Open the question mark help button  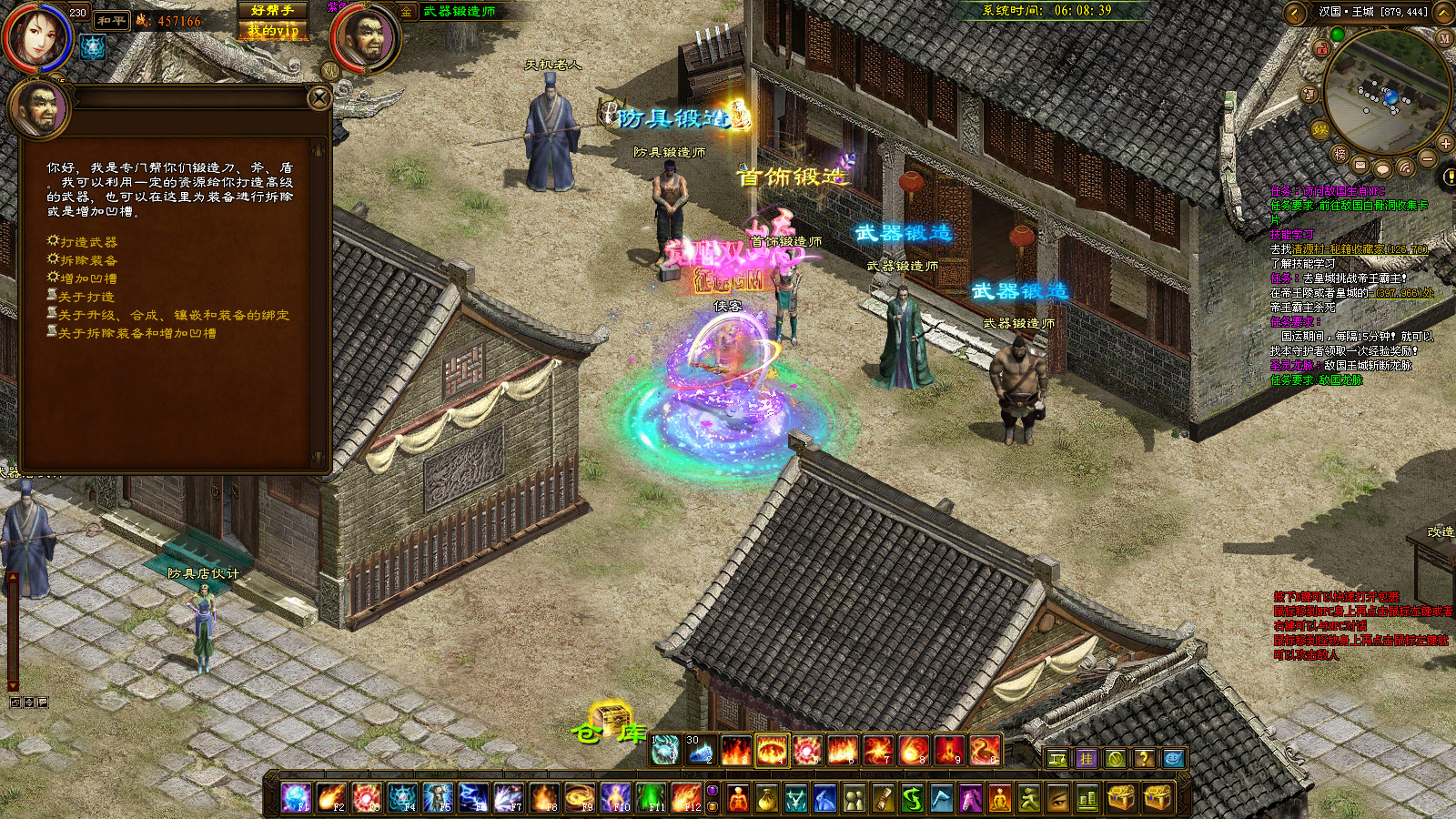pyautogui.click(x=1144, y=758)
